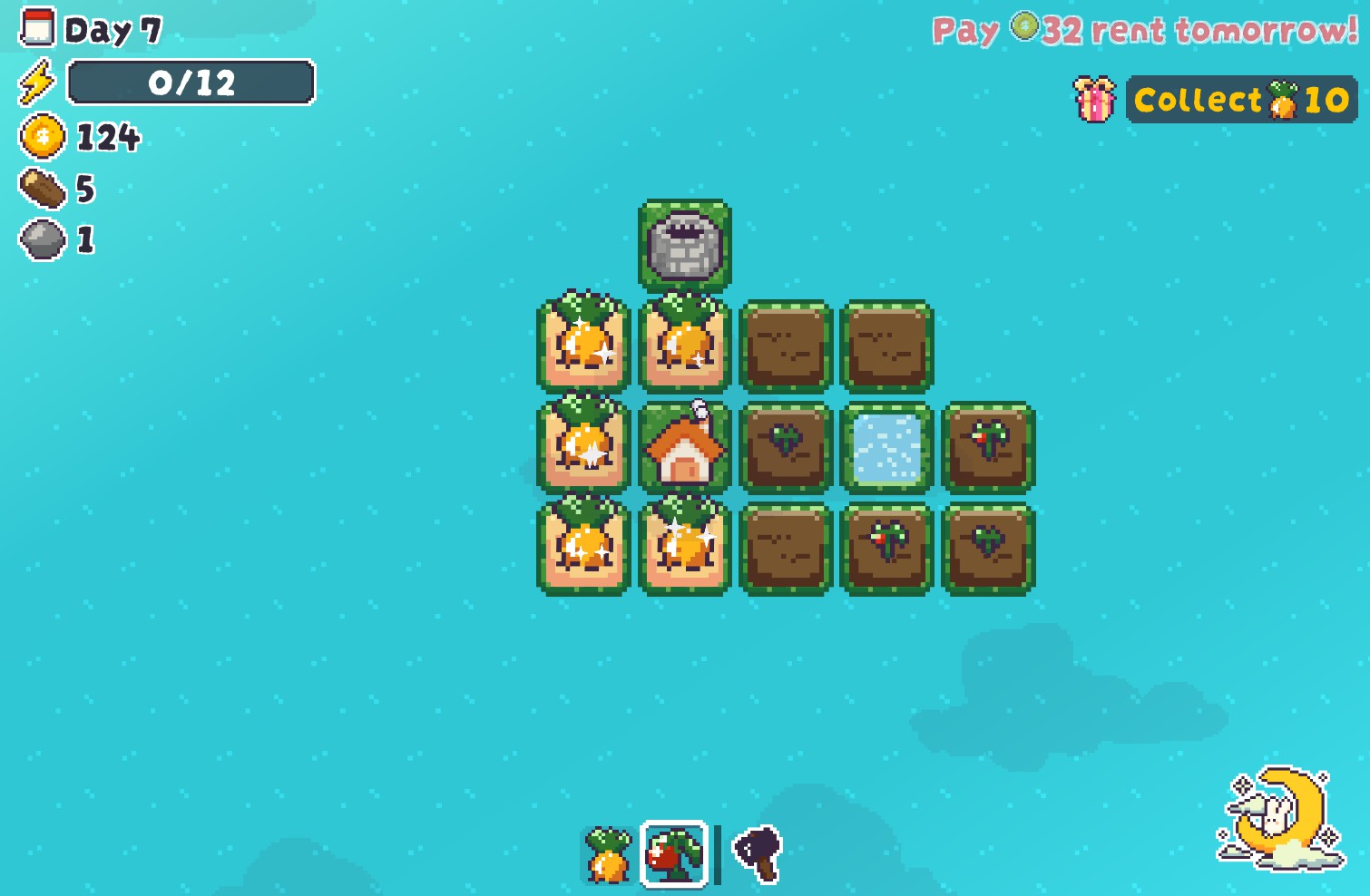
Task: Click the pink gift present icon
Action: pyautogui.click(x=1092, y=100)
